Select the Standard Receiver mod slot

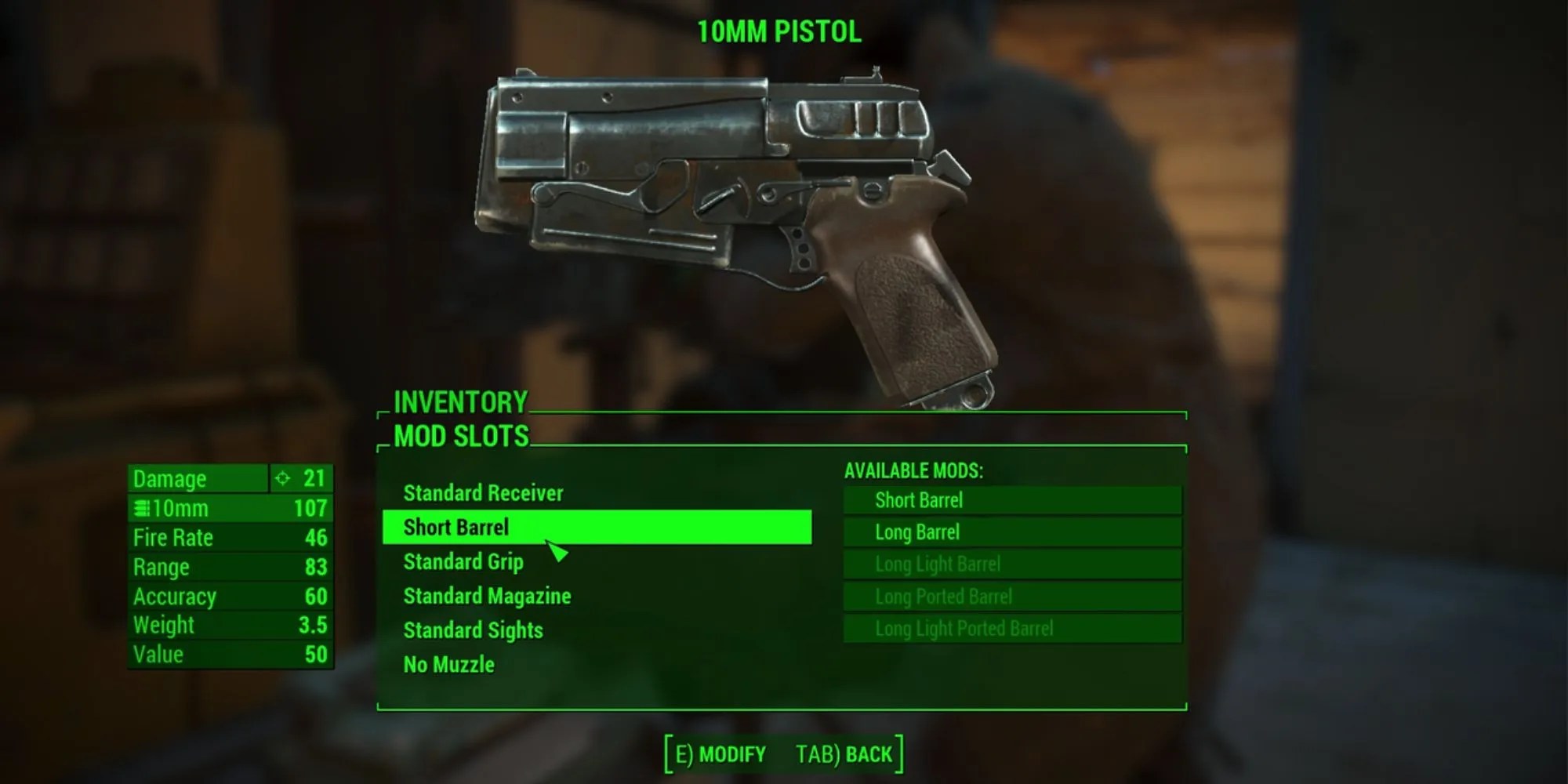[x=483, y=493]
